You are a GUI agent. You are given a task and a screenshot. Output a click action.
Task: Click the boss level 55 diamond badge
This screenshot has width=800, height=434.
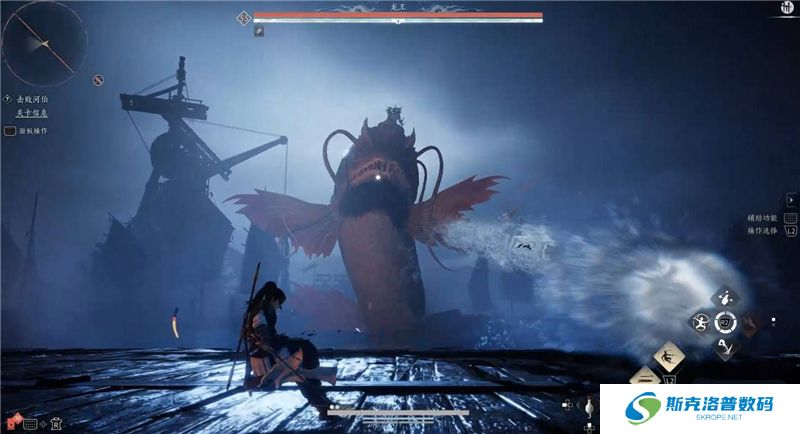click(x=243, y=17)
